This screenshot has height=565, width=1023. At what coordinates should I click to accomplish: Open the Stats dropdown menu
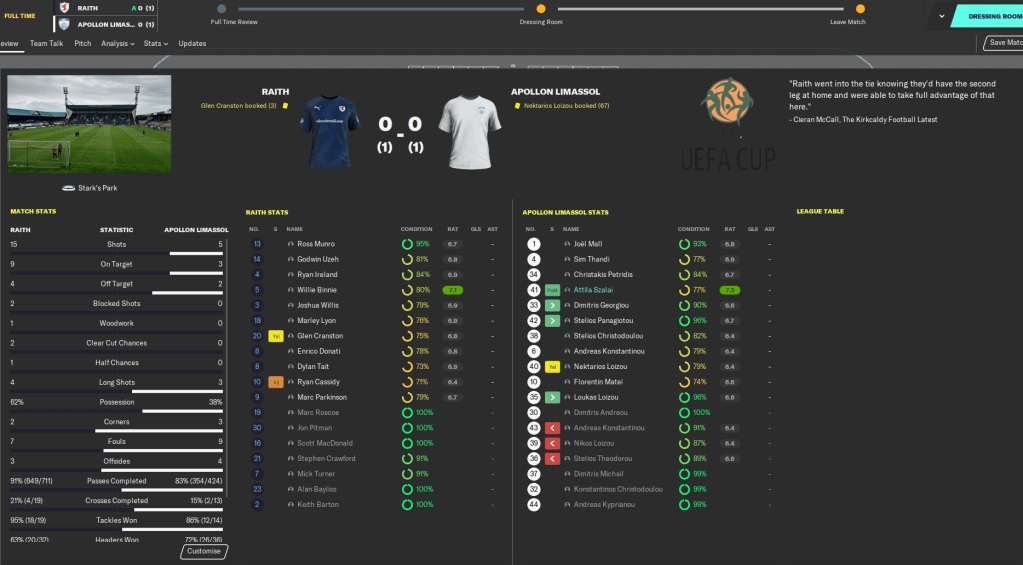[x=155, y=44]
